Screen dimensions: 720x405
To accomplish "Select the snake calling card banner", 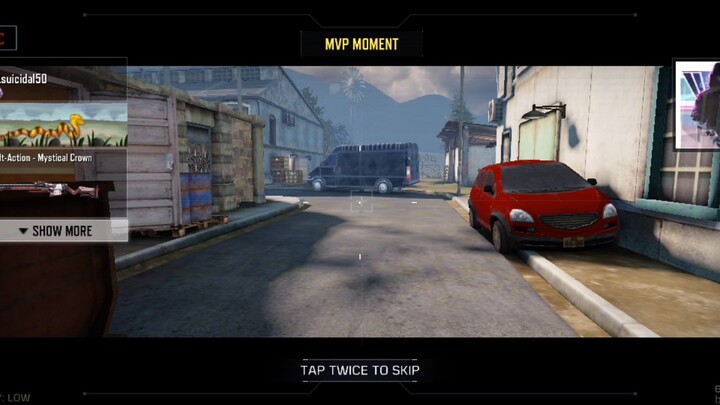I will pos(62,124).
